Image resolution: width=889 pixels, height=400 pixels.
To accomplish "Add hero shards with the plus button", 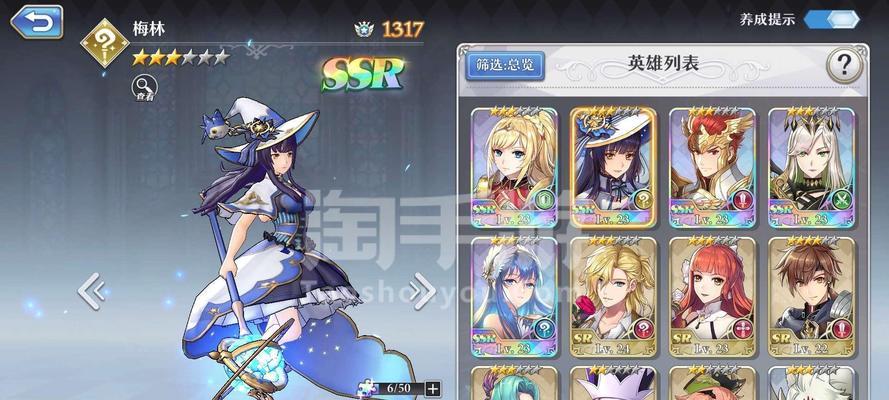I will 432,387.
